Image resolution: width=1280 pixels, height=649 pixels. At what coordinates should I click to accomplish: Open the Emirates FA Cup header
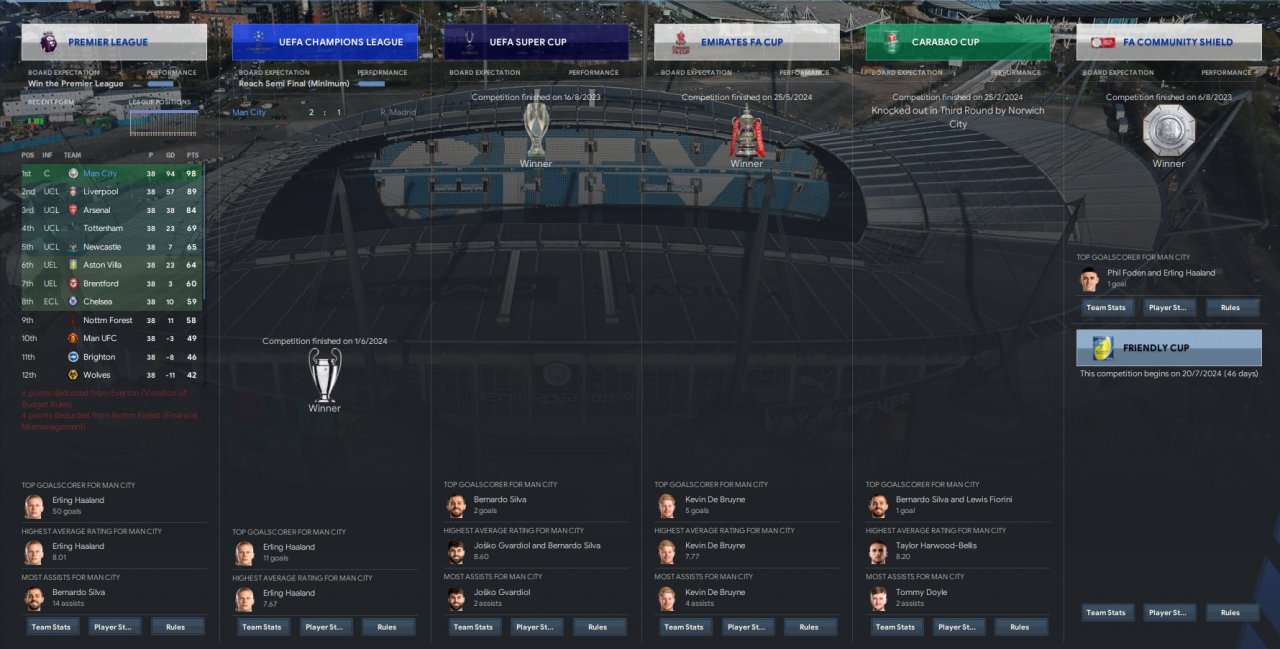pos(747,42)
